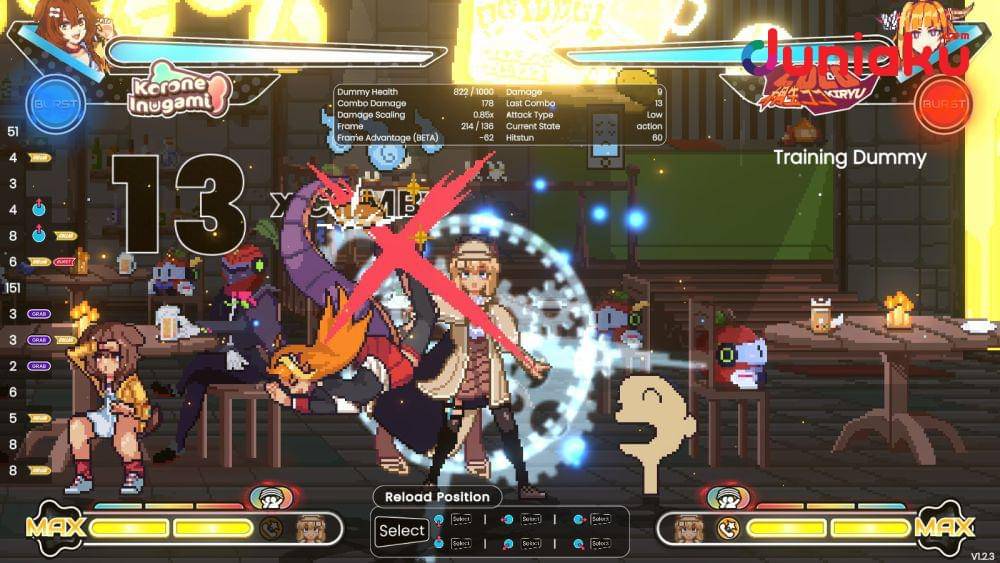Click Korone's blue BURST icon
The width and height of the screenshot is (1000, 563).
pyautogui.click(x=53, y=103)
